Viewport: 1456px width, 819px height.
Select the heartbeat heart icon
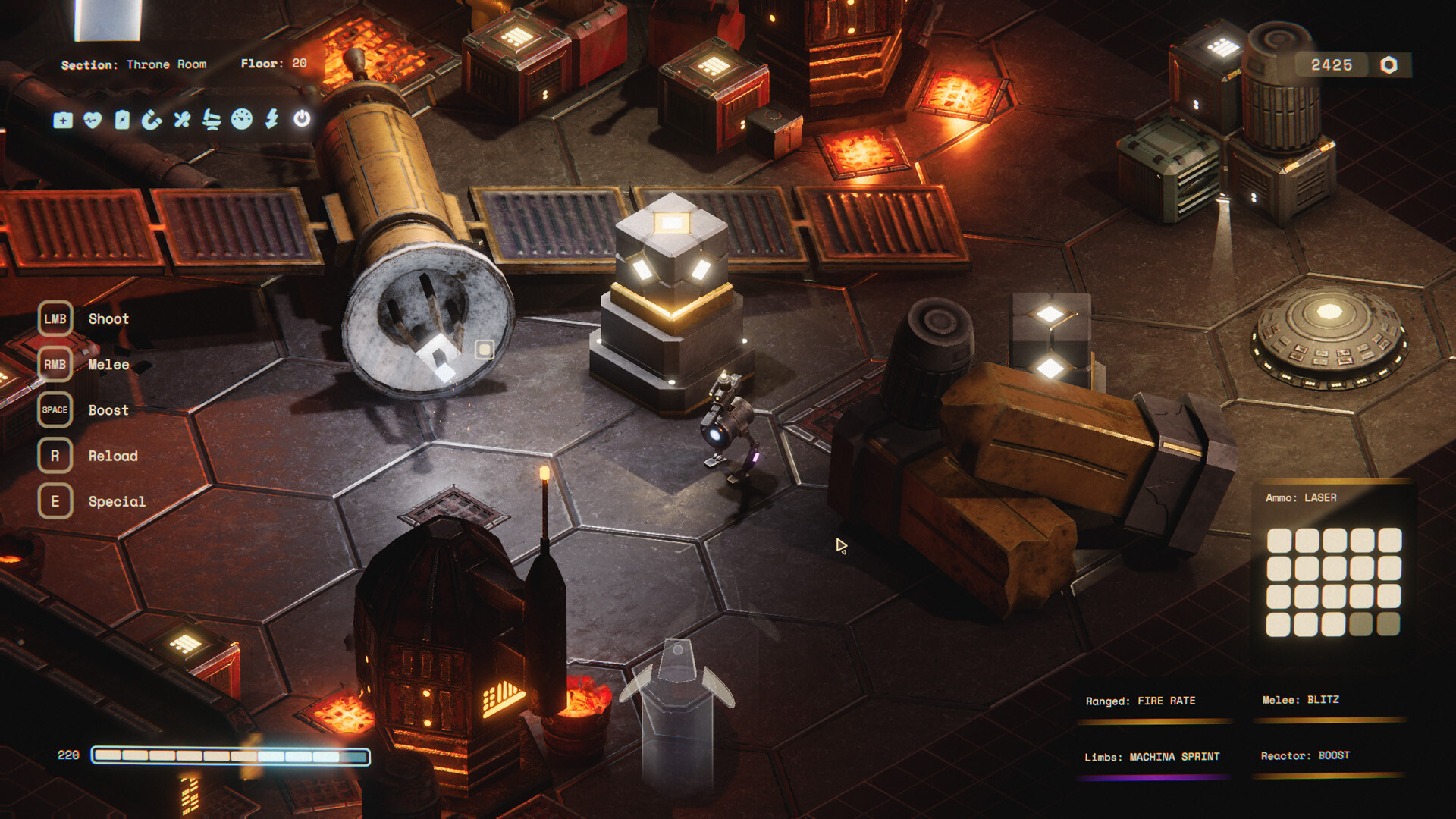click(93, 120)
